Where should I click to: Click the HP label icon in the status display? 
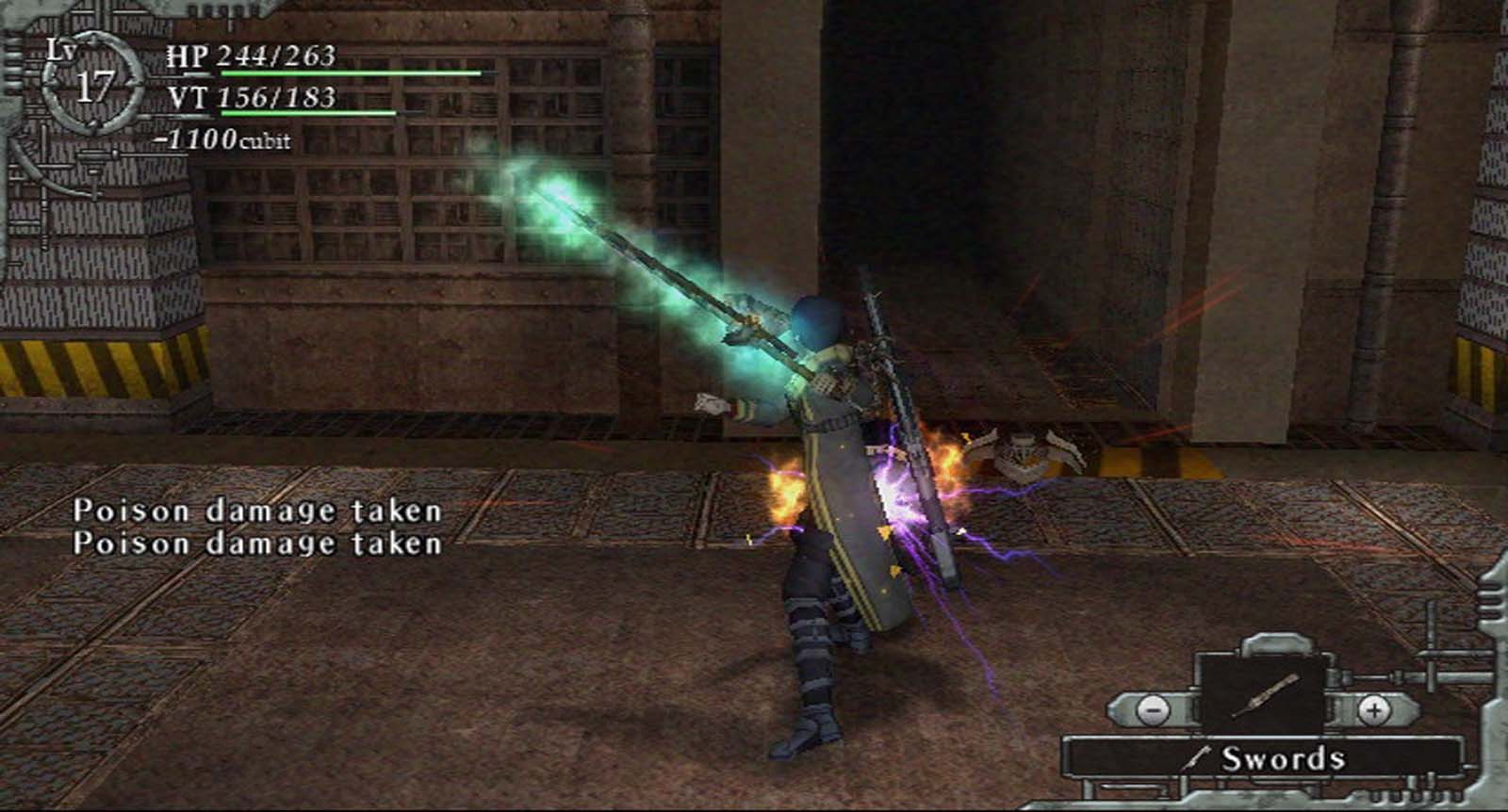tap(185, 57)
